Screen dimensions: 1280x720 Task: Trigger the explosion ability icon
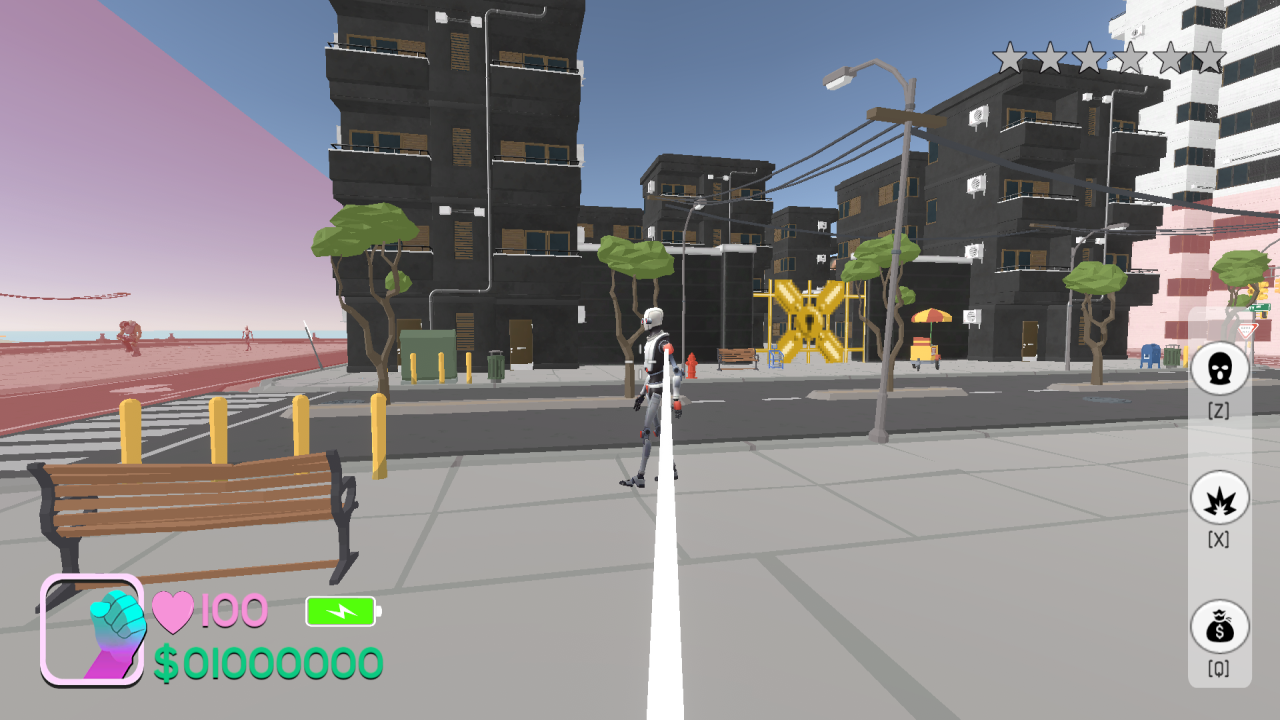1219,498
